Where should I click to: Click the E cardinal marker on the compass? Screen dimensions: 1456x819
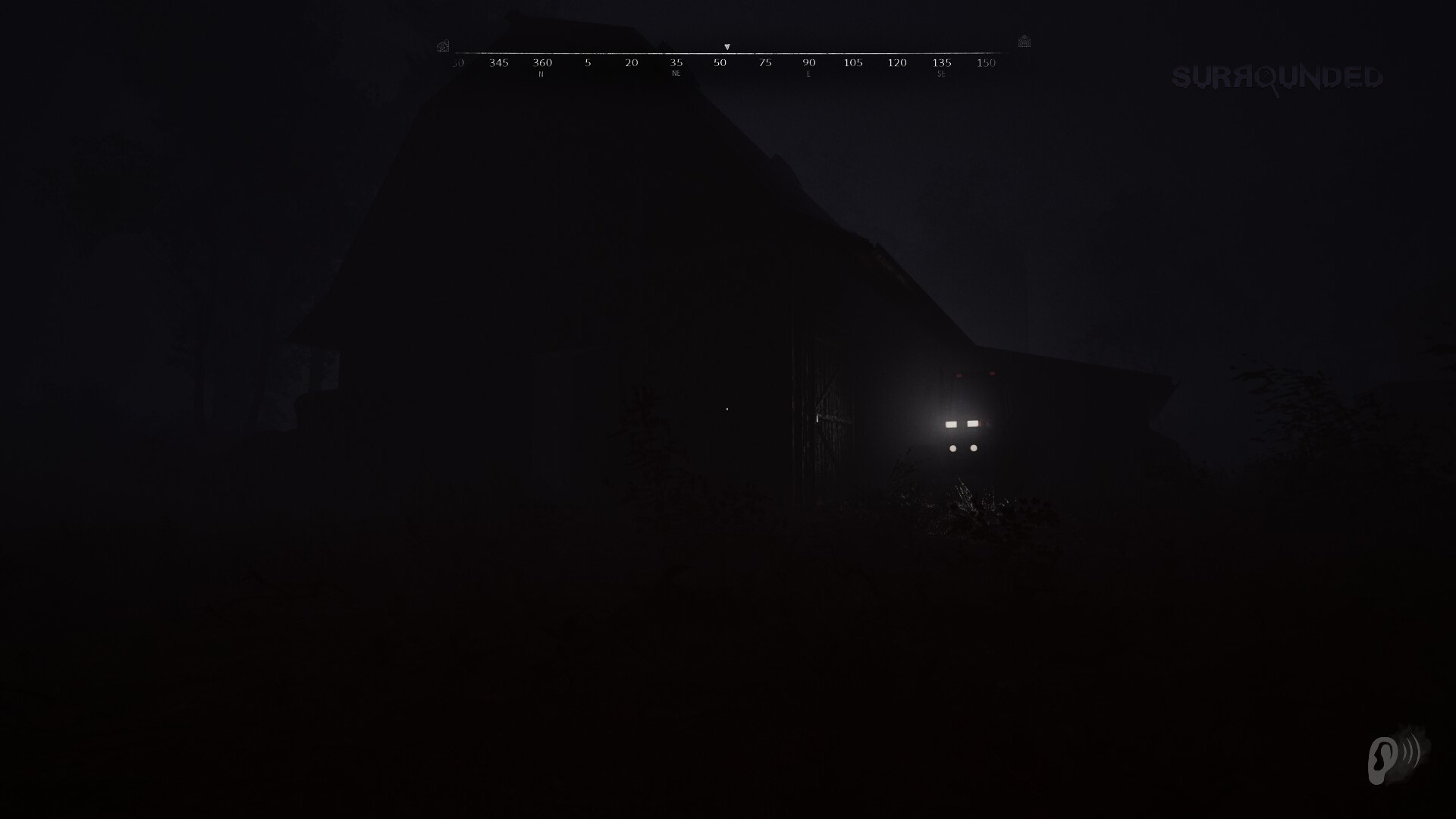coord(808,74)
